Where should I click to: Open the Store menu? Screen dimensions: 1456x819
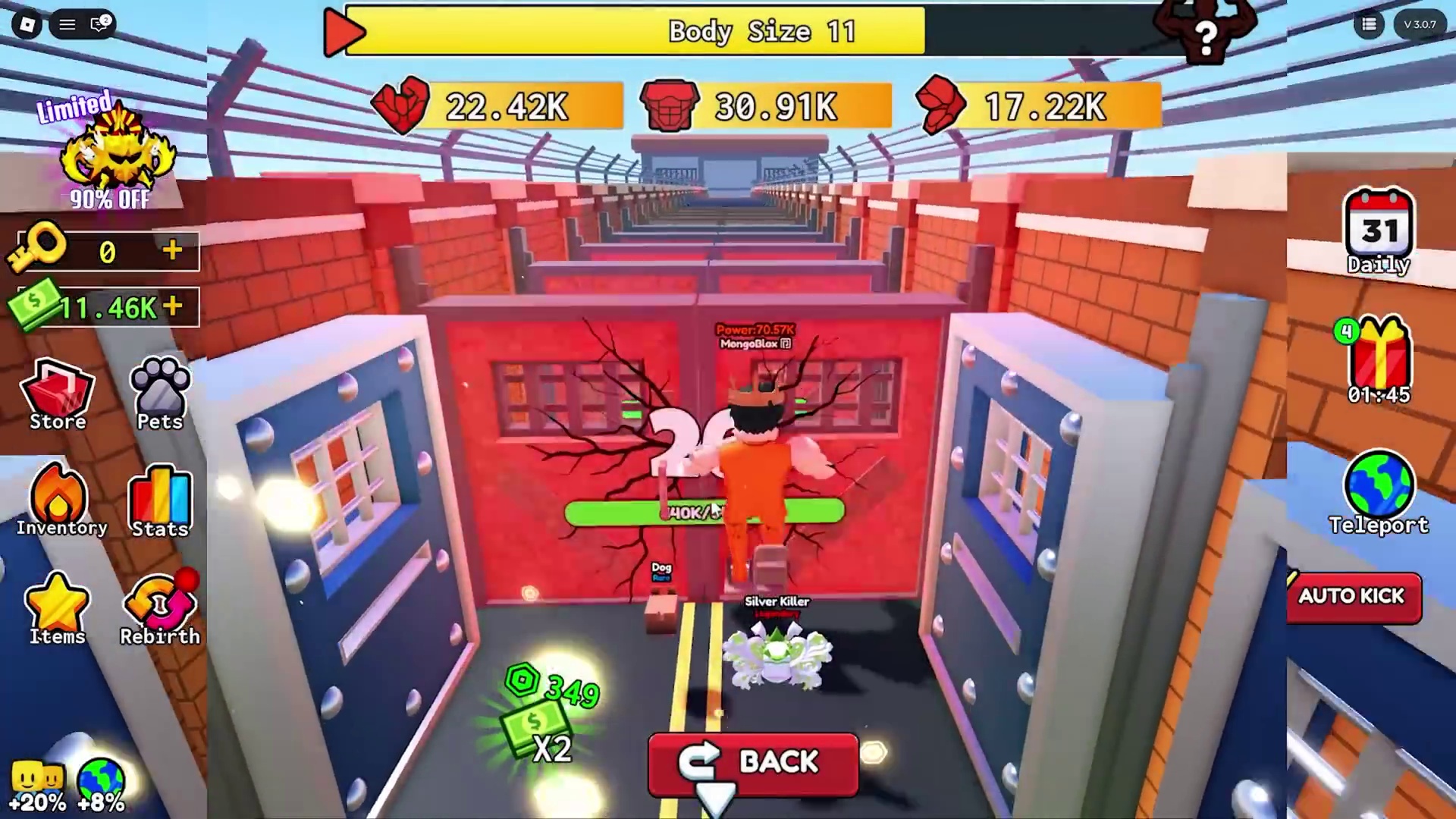[x=58, y=396]
